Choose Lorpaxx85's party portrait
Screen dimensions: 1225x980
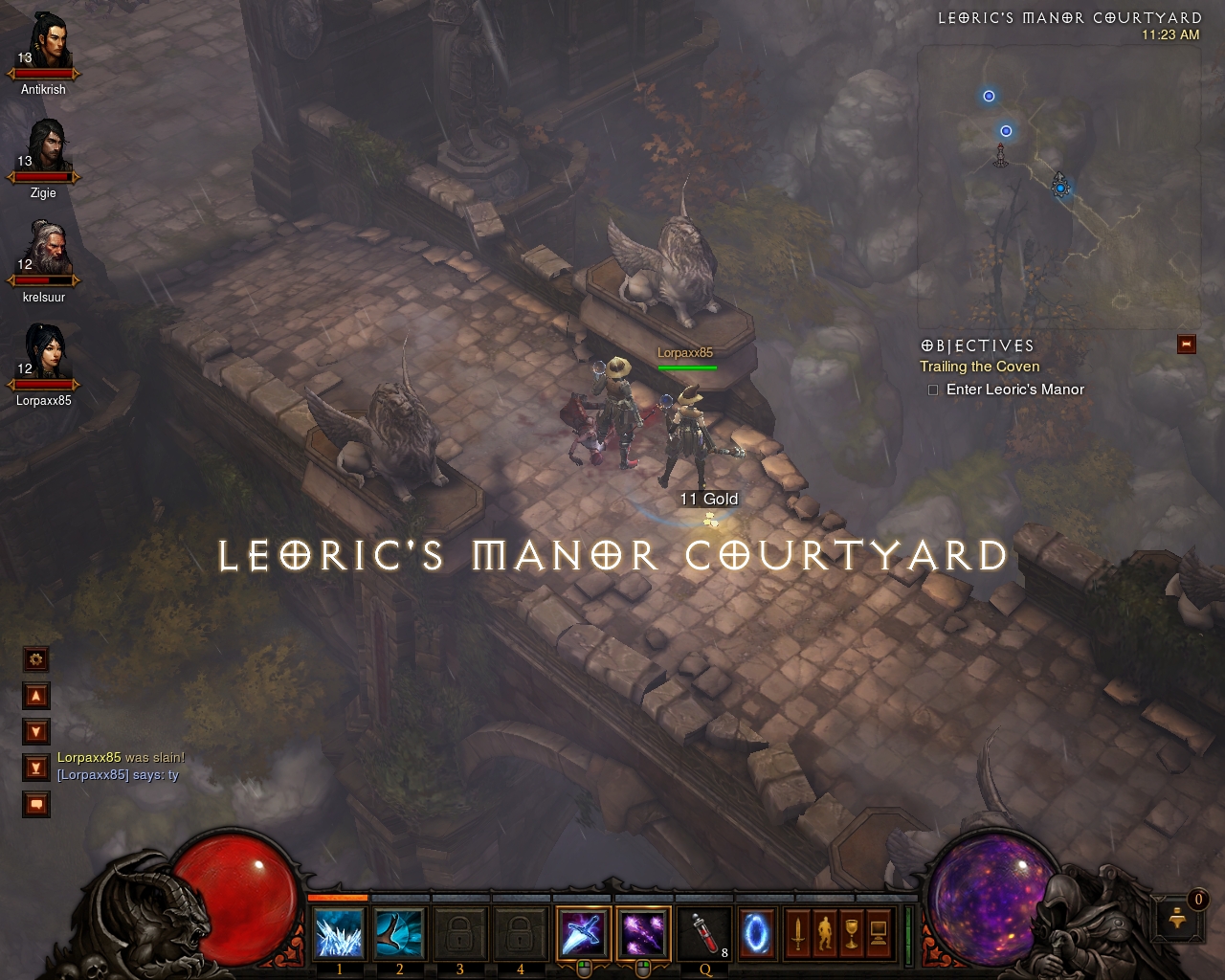(45, 353)
